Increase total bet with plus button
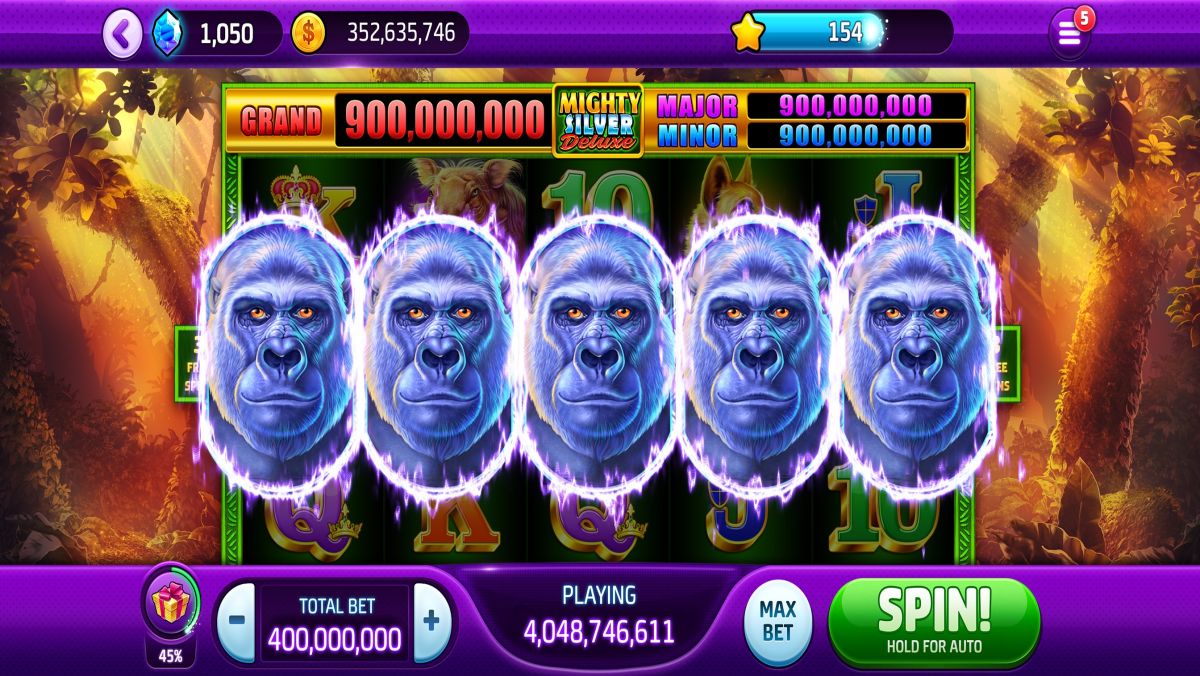Image resolution: width=1200 pixels, height=676 pixels. click(431, 621)
